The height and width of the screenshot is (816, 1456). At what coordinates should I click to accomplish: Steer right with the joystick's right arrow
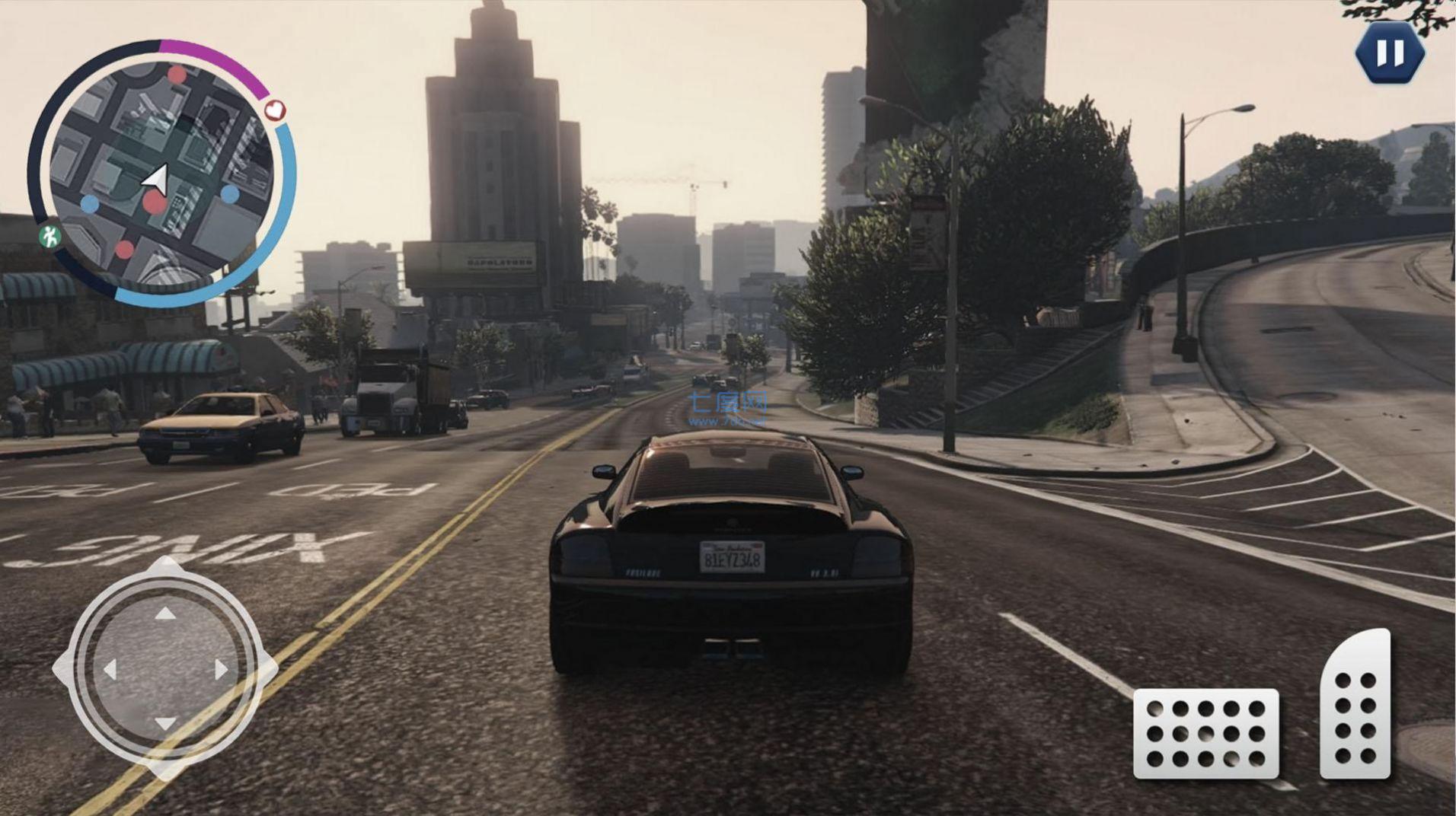221,670
